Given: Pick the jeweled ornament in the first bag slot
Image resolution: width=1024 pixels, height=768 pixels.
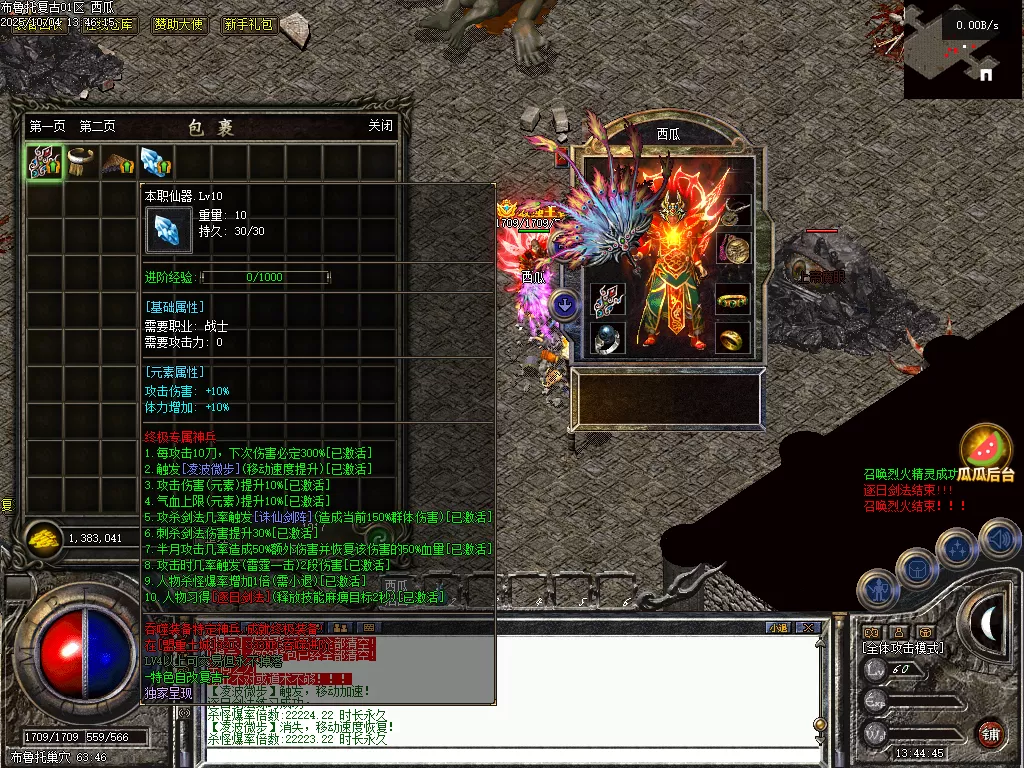Looking at the screenshot, I should pos(45,163).
